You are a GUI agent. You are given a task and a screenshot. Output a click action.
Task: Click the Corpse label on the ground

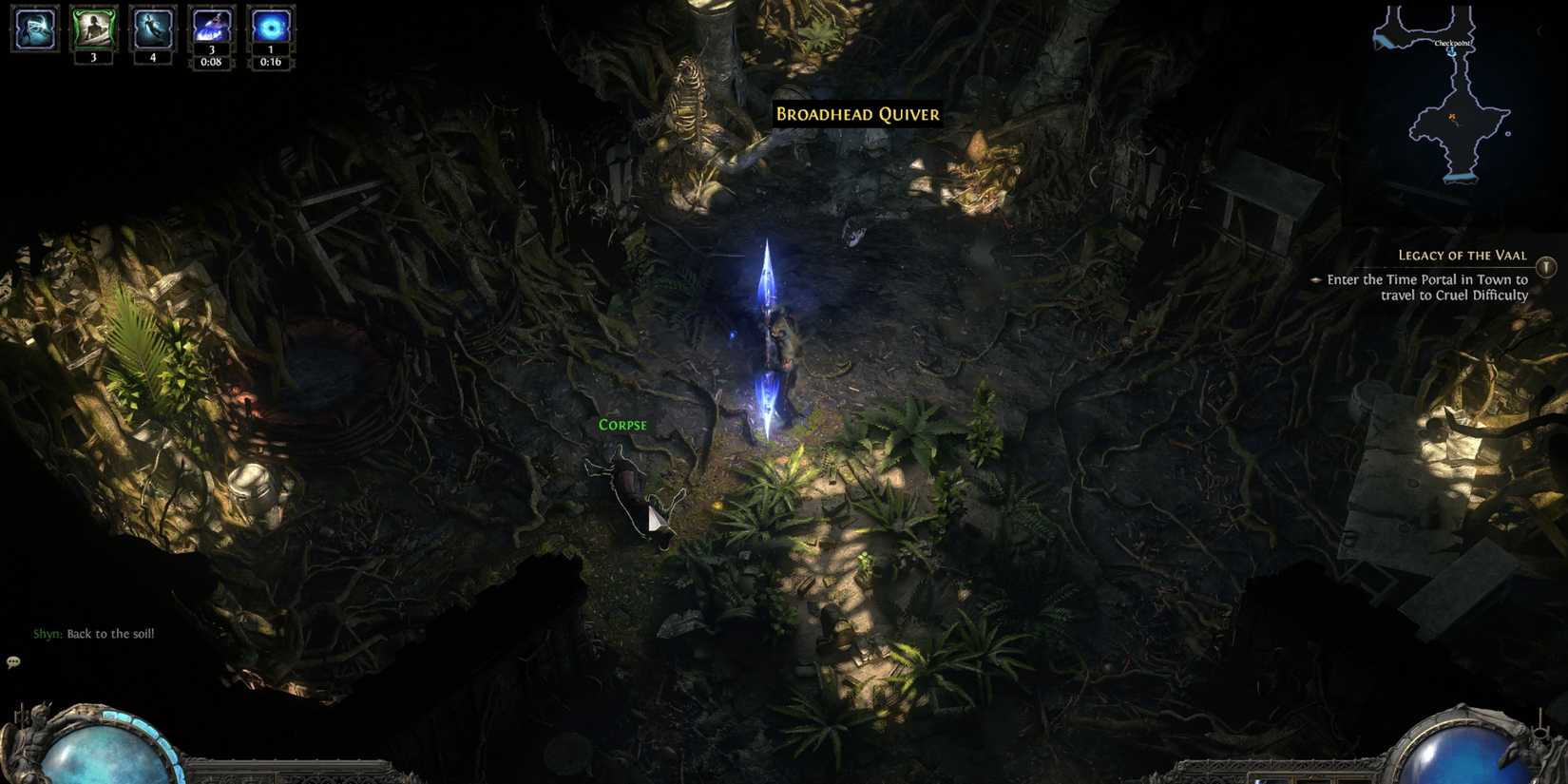(x=622, y=424)
